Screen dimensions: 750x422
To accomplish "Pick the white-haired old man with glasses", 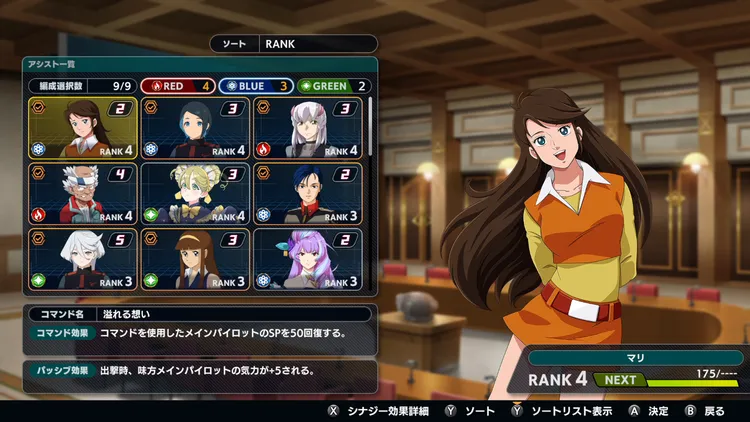I will [x=82, y=194].
